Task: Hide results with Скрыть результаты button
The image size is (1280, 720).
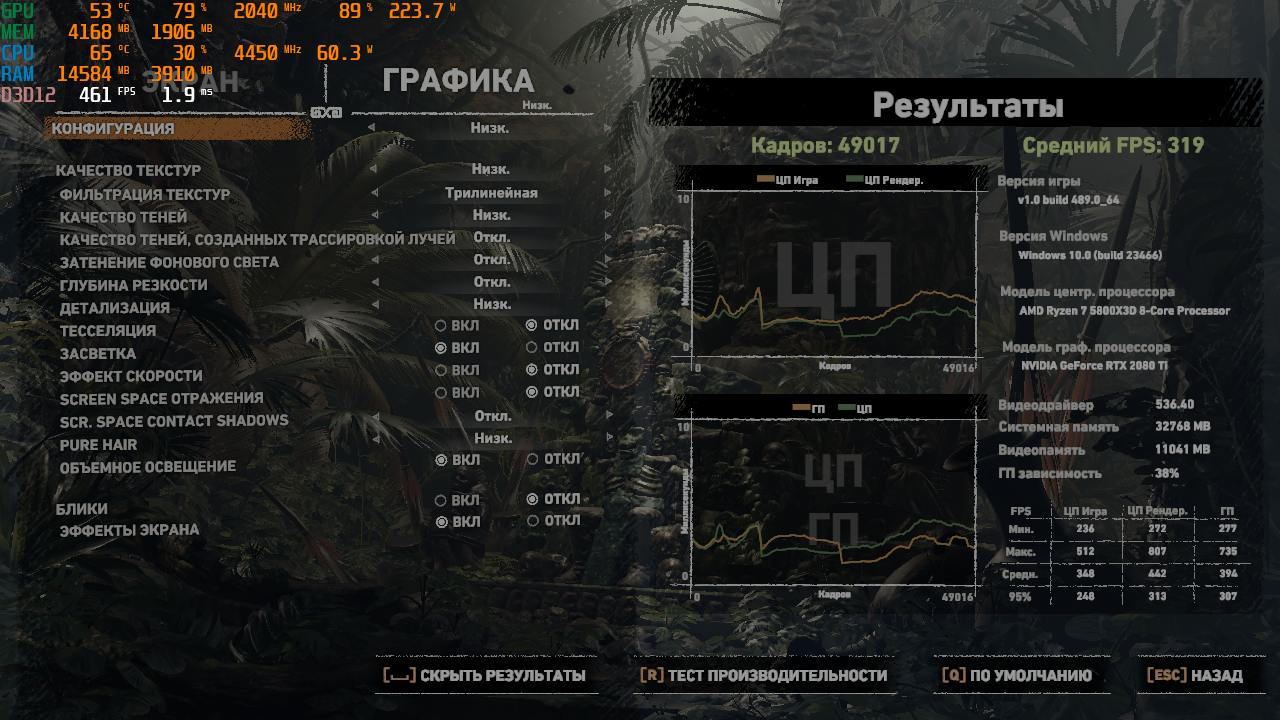Action: [485, 676]
